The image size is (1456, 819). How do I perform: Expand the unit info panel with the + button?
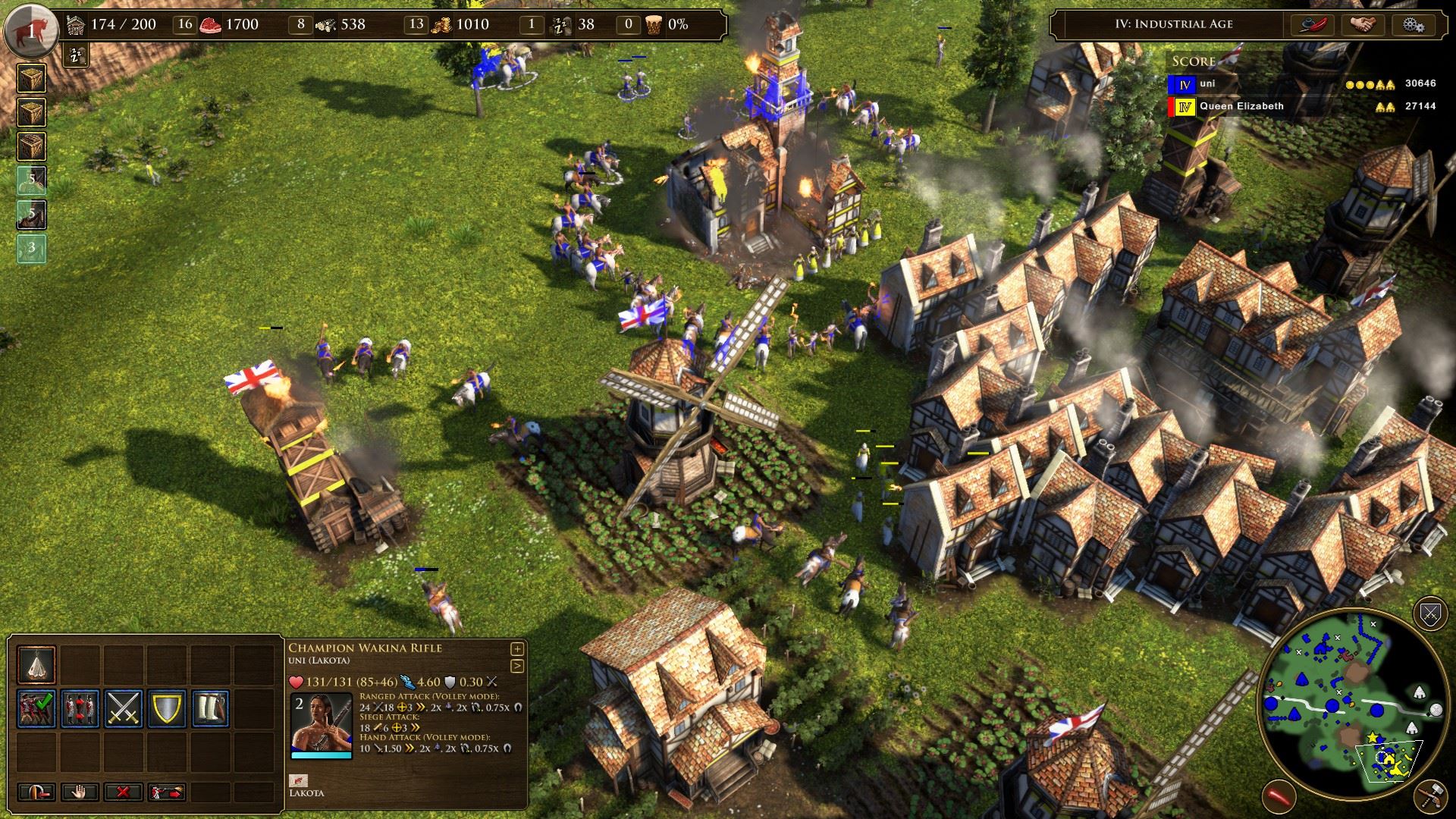click(x=516, y=649)
